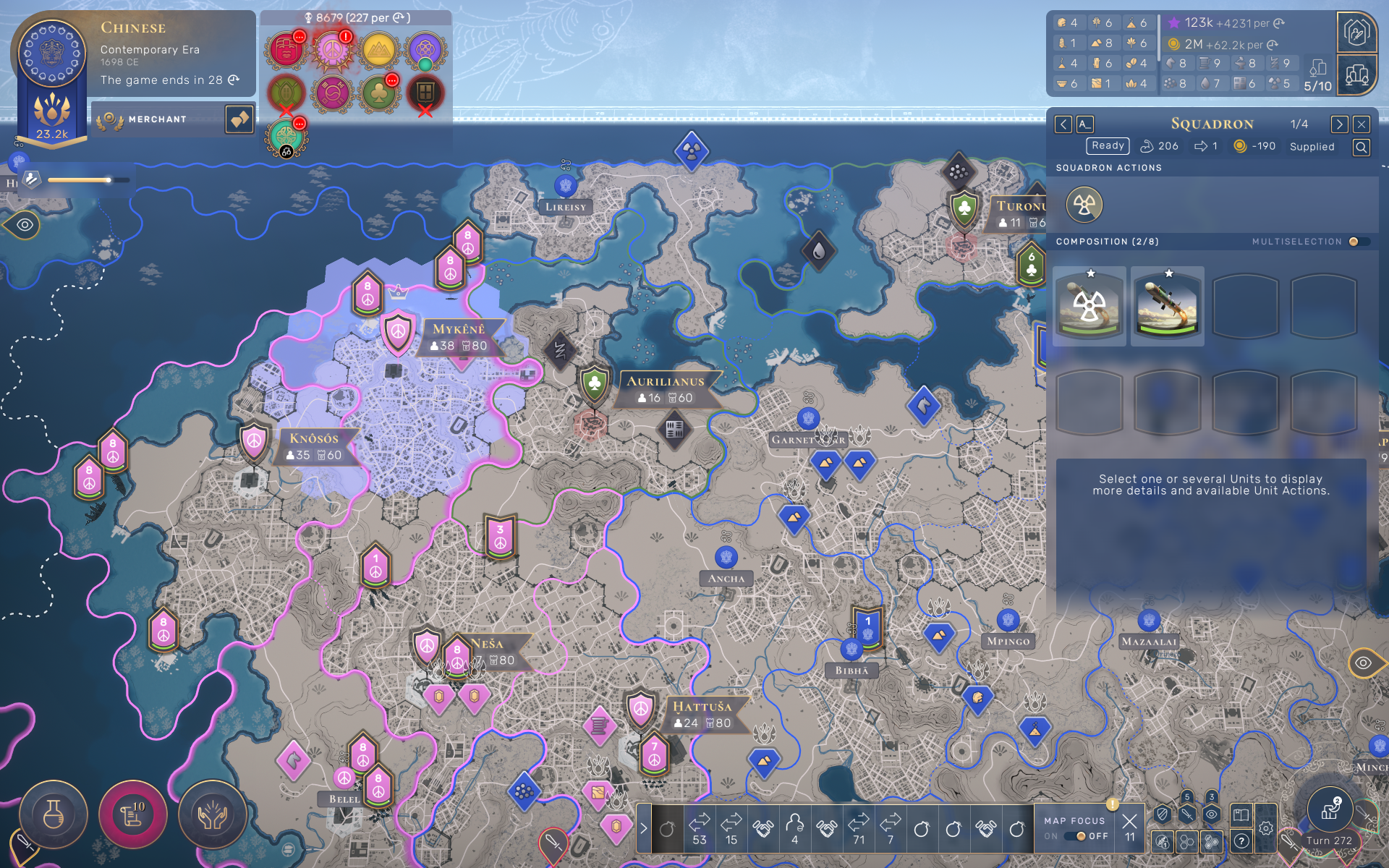
Task: Open the civics scroll screen
Action: click(x=132, y=815)
